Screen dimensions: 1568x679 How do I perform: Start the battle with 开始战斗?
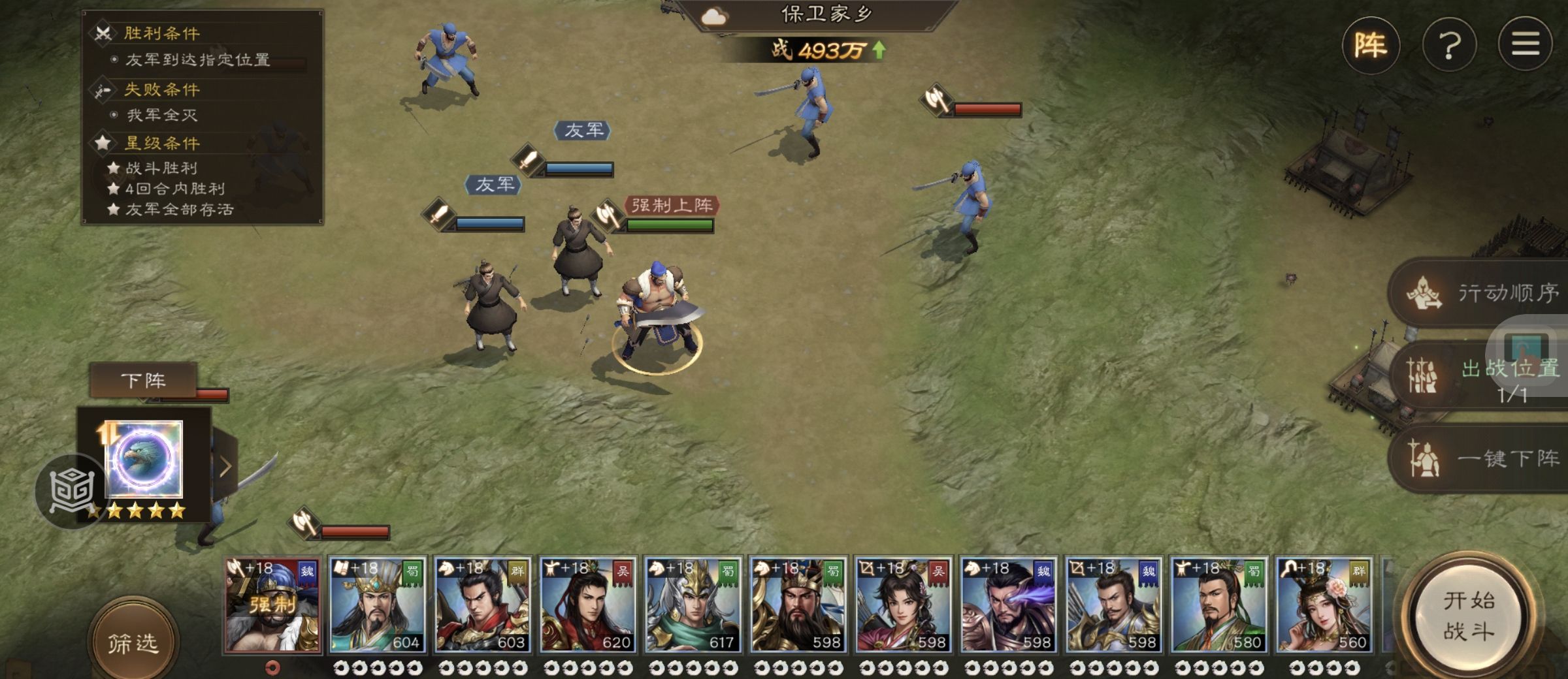click(1469, 616)
